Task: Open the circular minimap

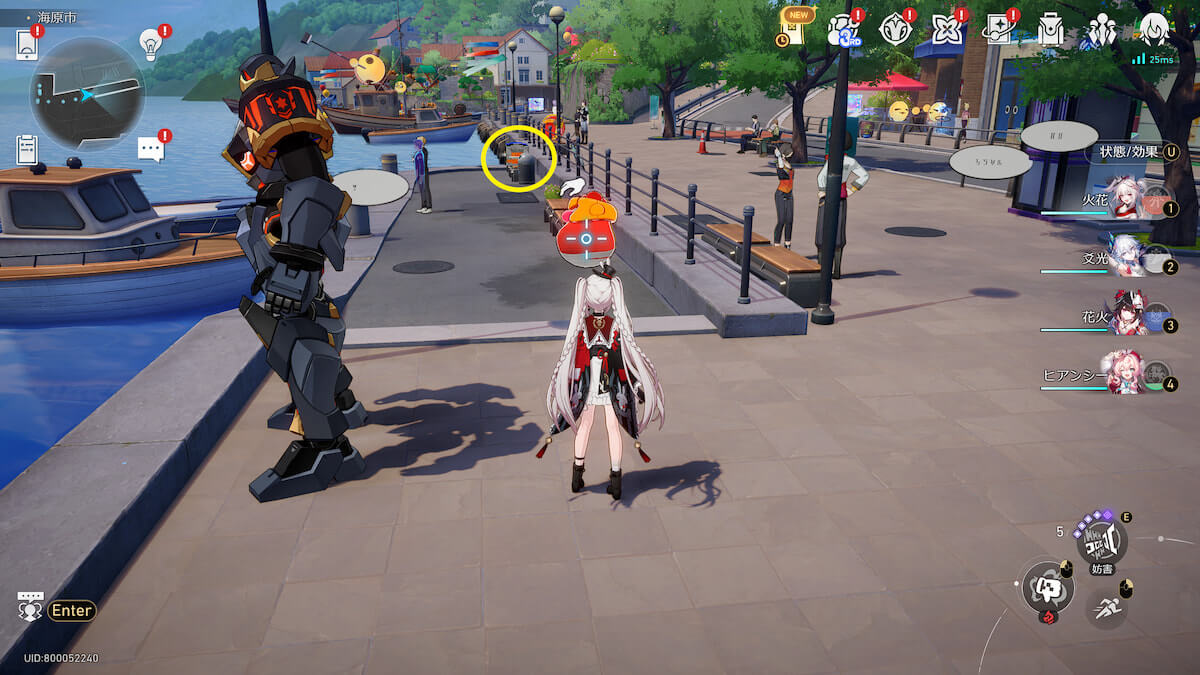Action: (x=87, y=93)
